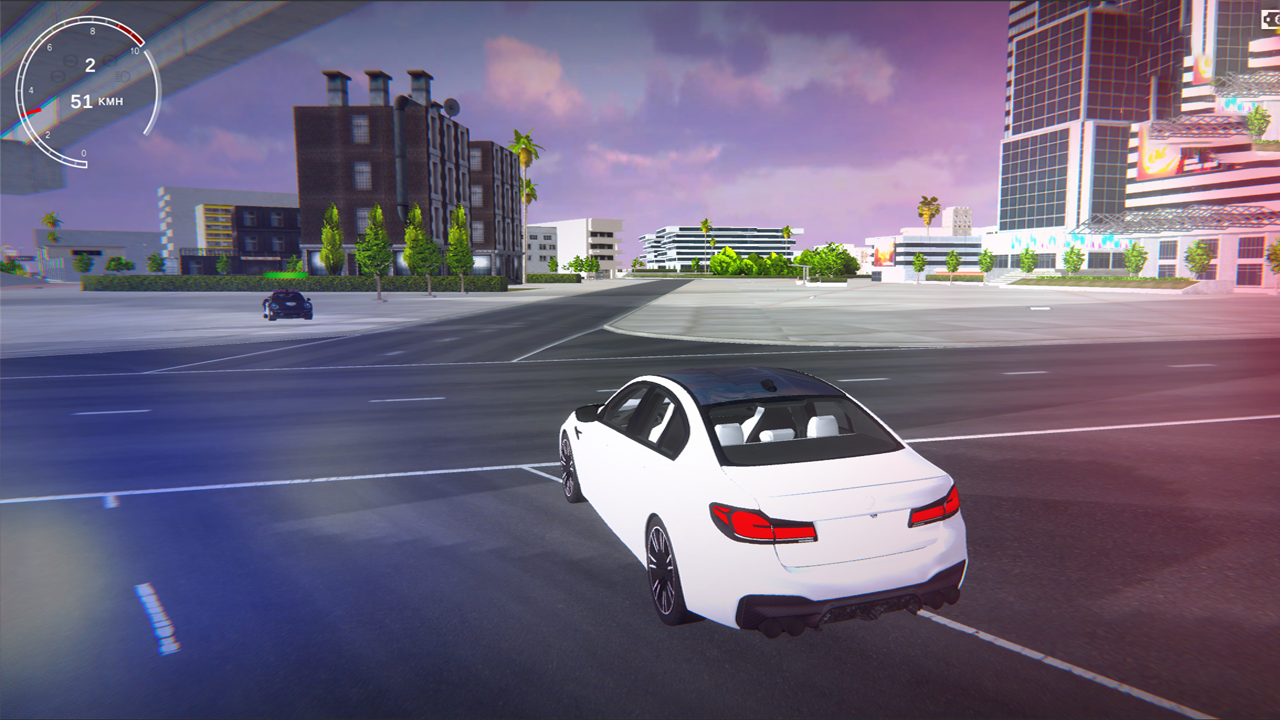Click the KMH unit label on the HUD
This screenshot has height=720, width=1280.
(x=110, y=100)
